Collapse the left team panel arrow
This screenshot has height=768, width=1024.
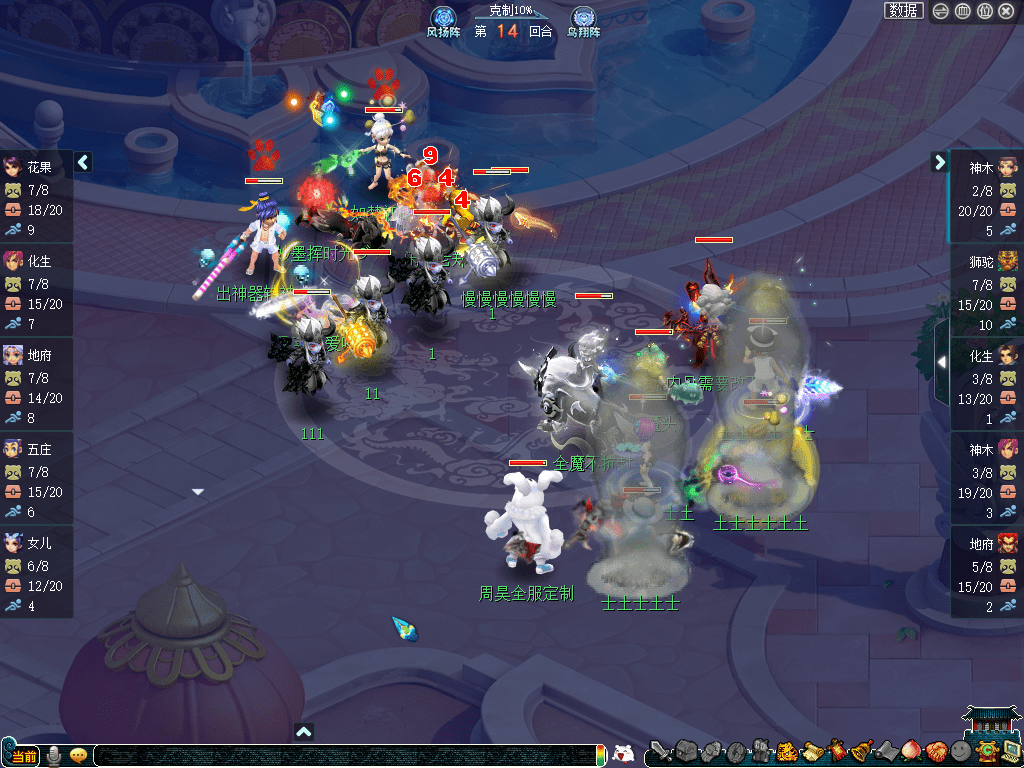click(x=84, y=161)
